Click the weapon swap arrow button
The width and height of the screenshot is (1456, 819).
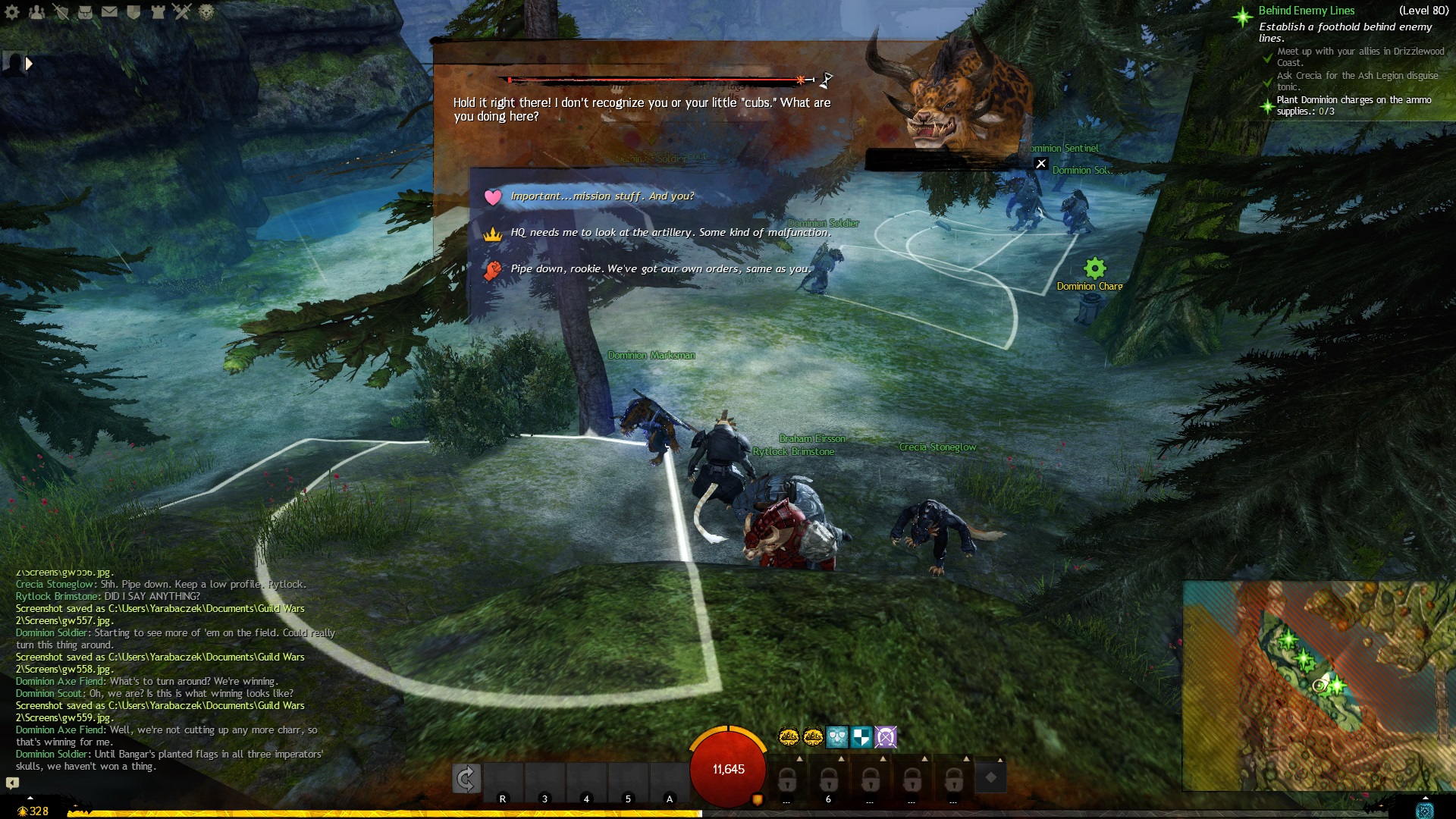point(466,778)
